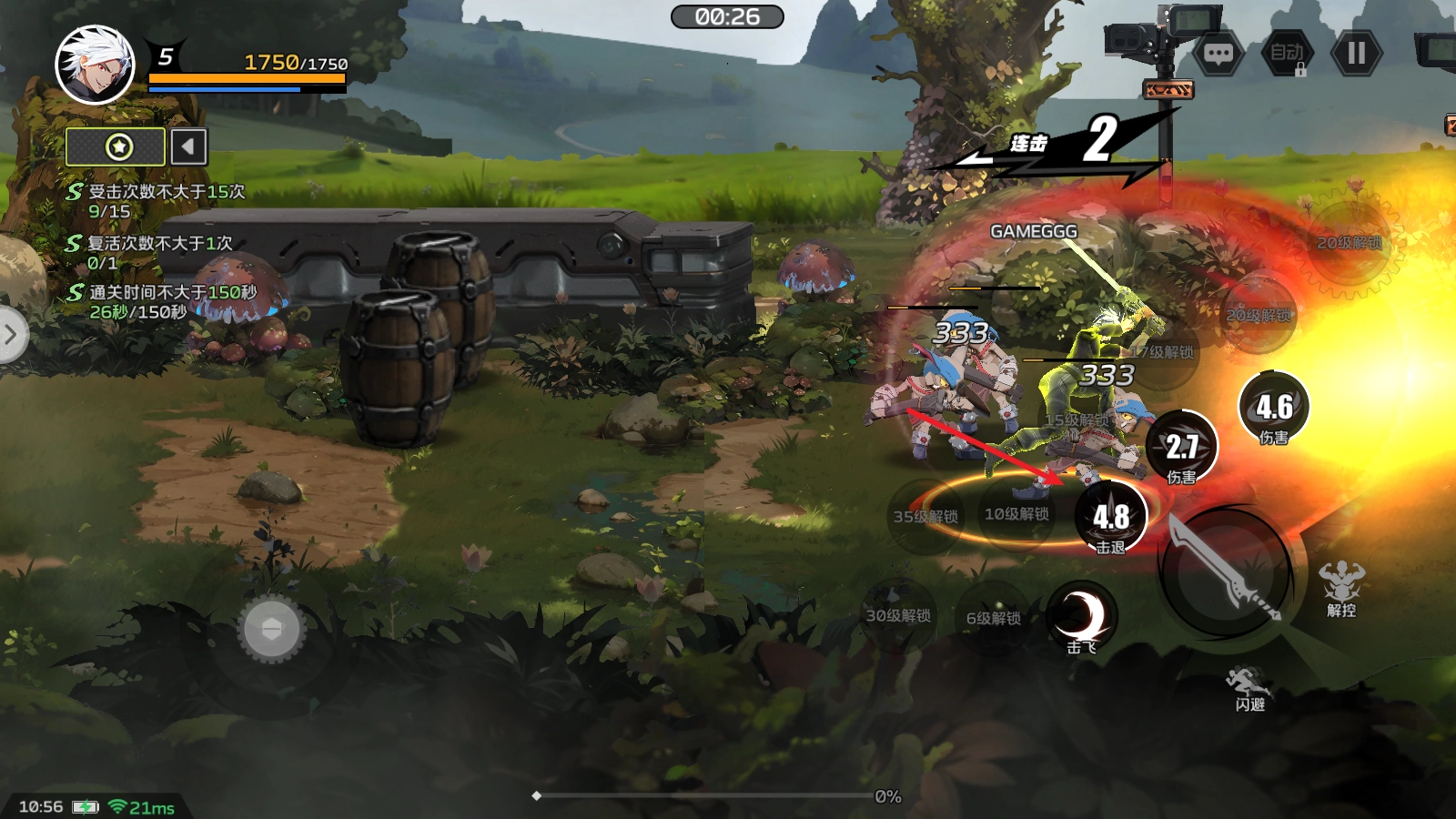The image size is (1456, 819).
Task: Touch the virtual movement joystick
Action: click(x=271, y=629)
